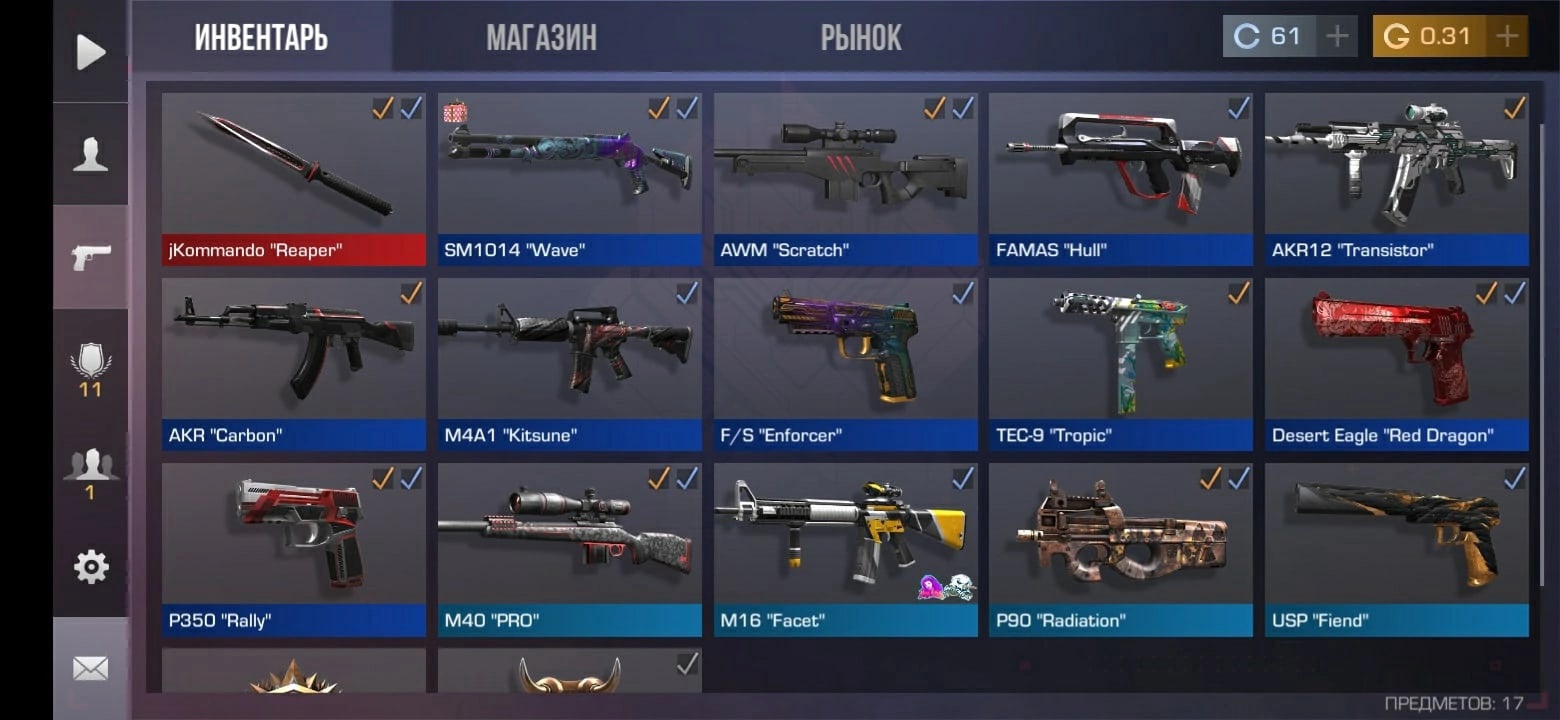
Task: Switch to the Магазин tab
Action: coord(541,38)
